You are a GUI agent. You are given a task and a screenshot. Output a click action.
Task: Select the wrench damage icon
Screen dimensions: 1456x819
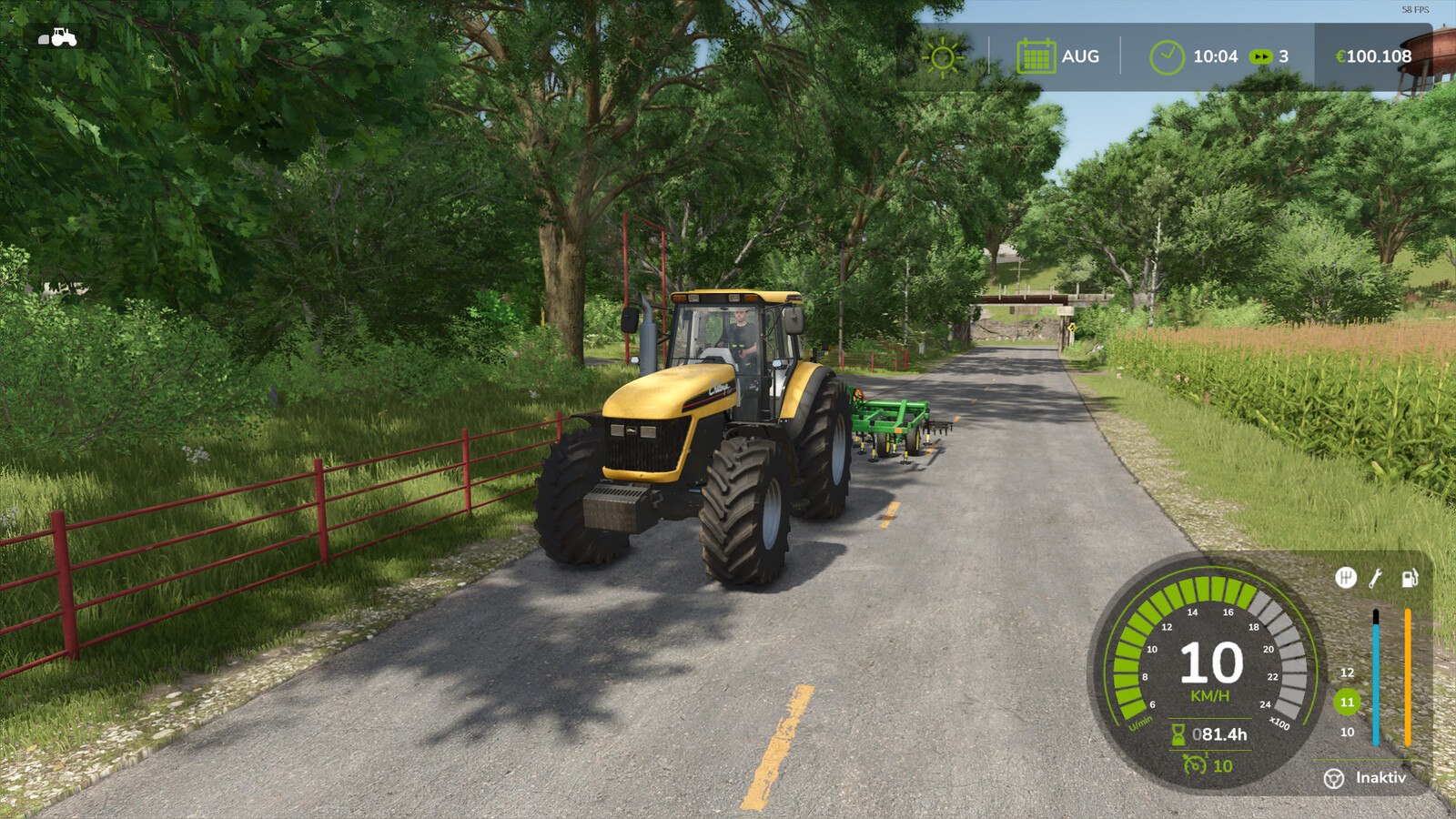[x=1376, y=578]
